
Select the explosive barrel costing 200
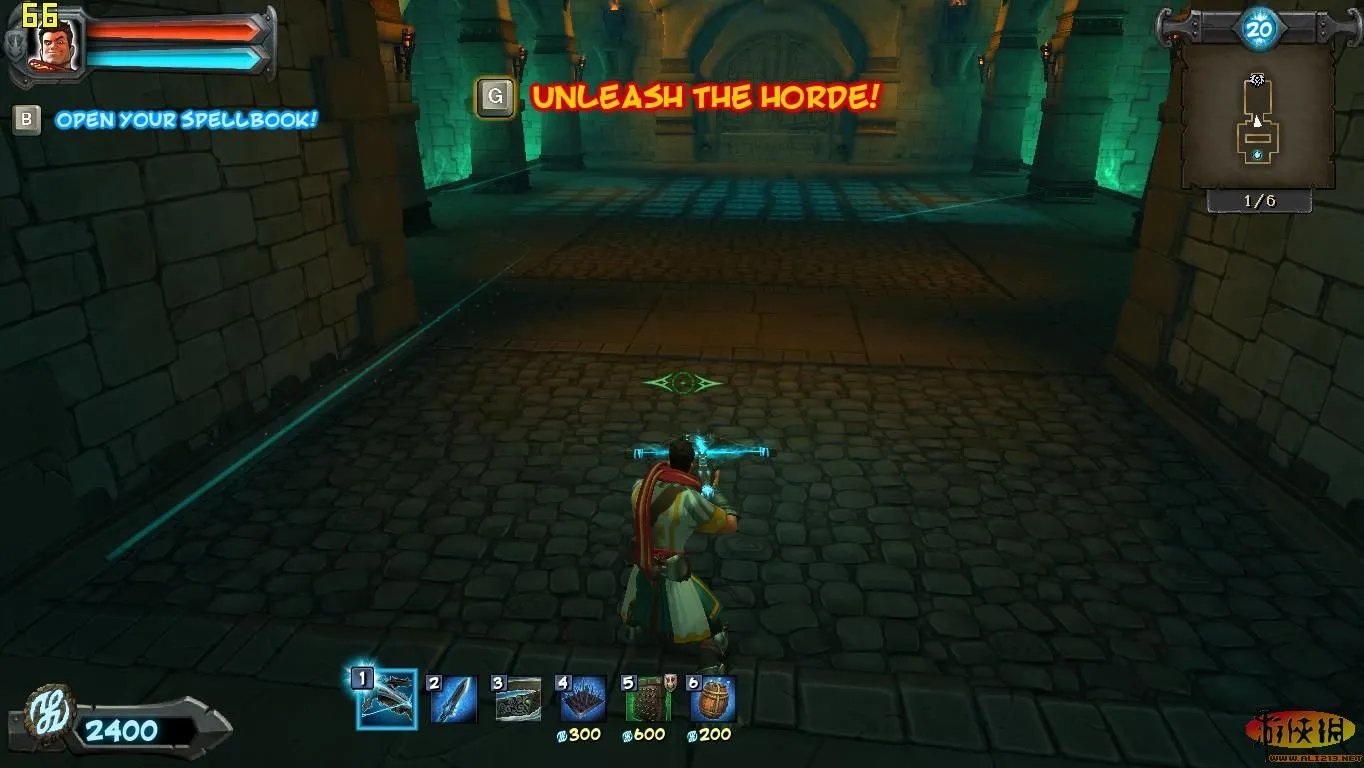tap(713, 699)
